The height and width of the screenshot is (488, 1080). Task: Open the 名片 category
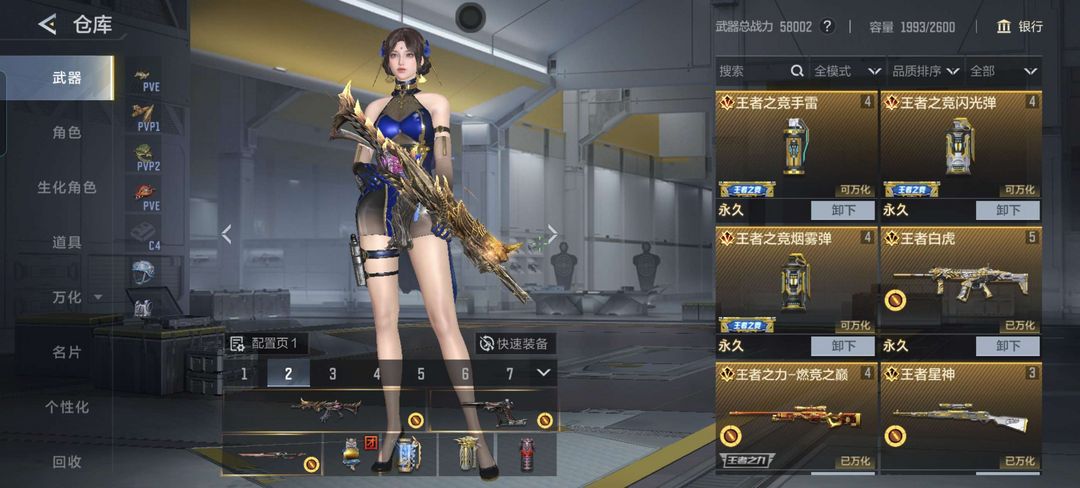pyautogui.click(x=67, y=352)
